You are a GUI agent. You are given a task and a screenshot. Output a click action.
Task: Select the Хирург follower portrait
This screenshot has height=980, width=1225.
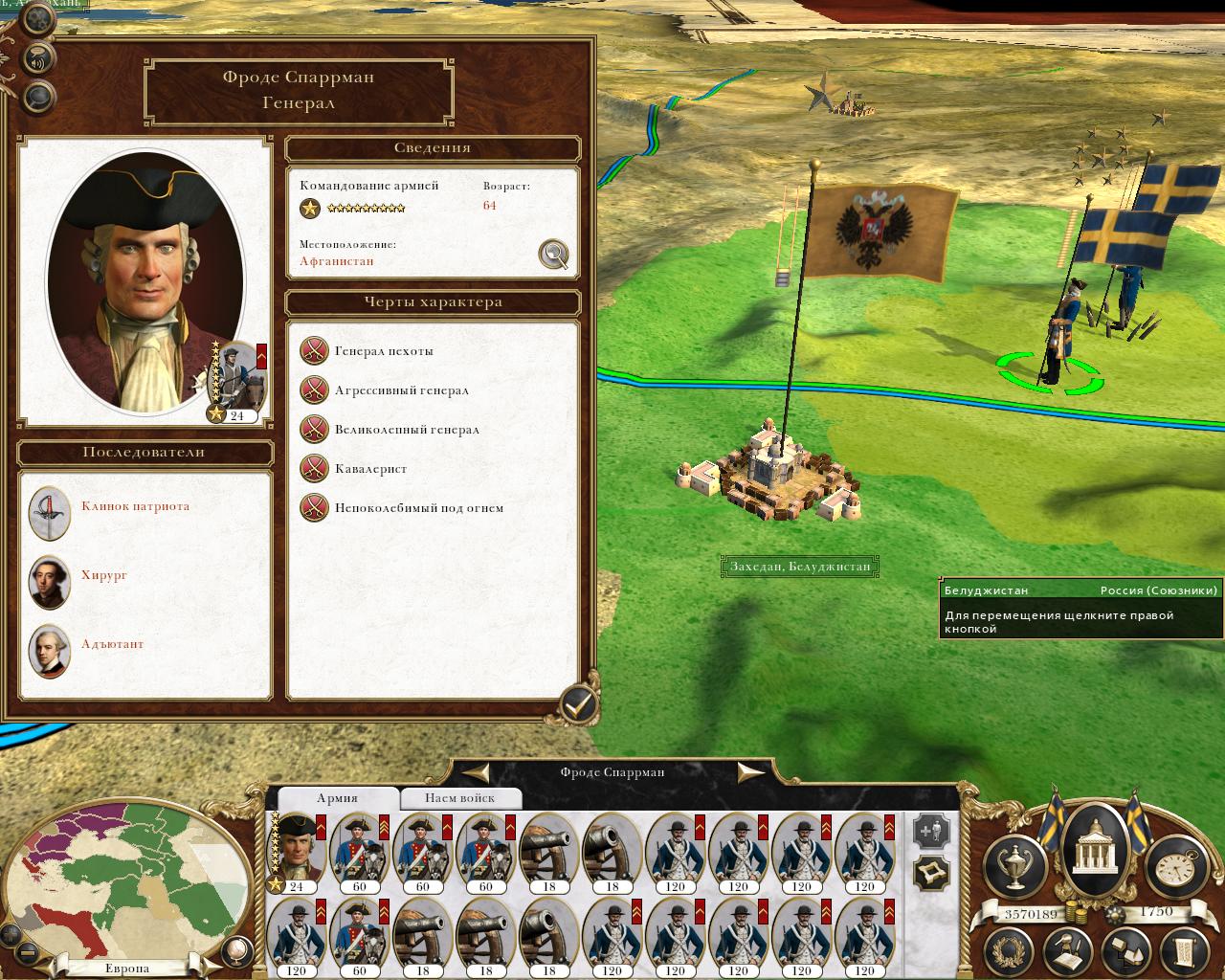click(50, 581)
